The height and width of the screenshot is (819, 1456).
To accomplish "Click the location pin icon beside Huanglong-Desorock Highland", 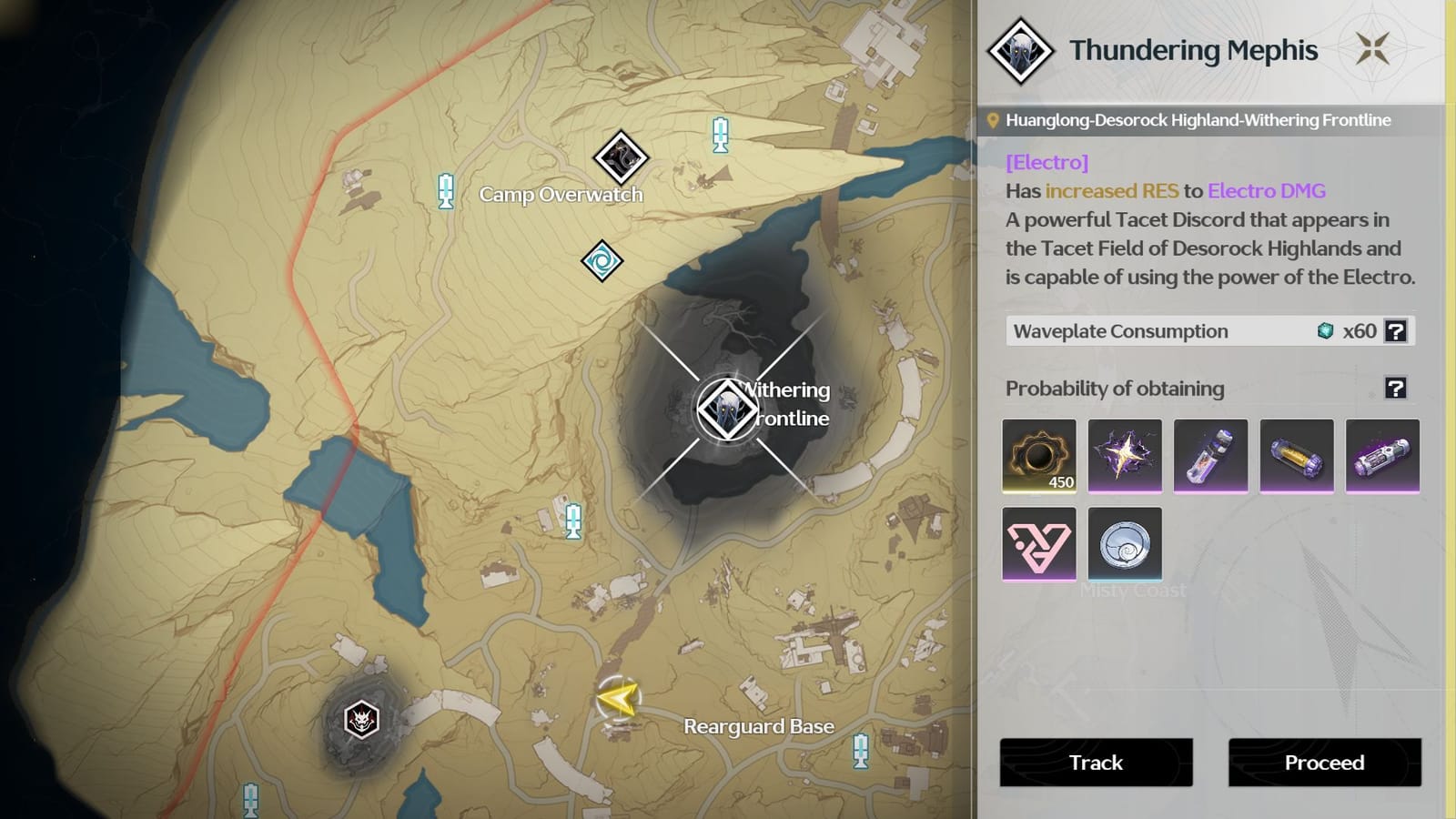I will (x=994, y=119).
